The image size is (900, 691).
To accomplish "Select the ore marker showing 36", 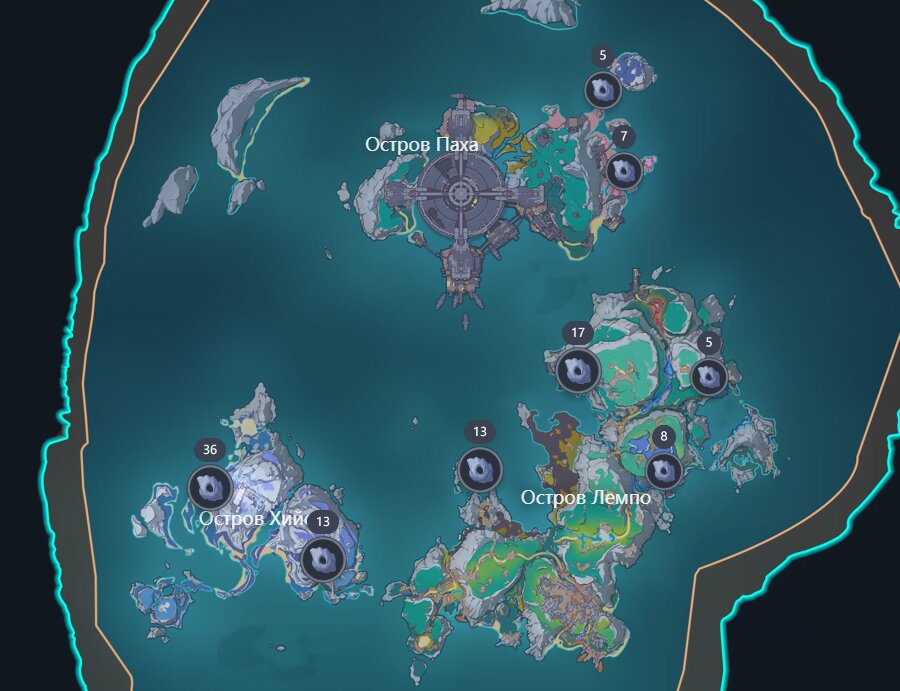I will click(x=211, y=488).
